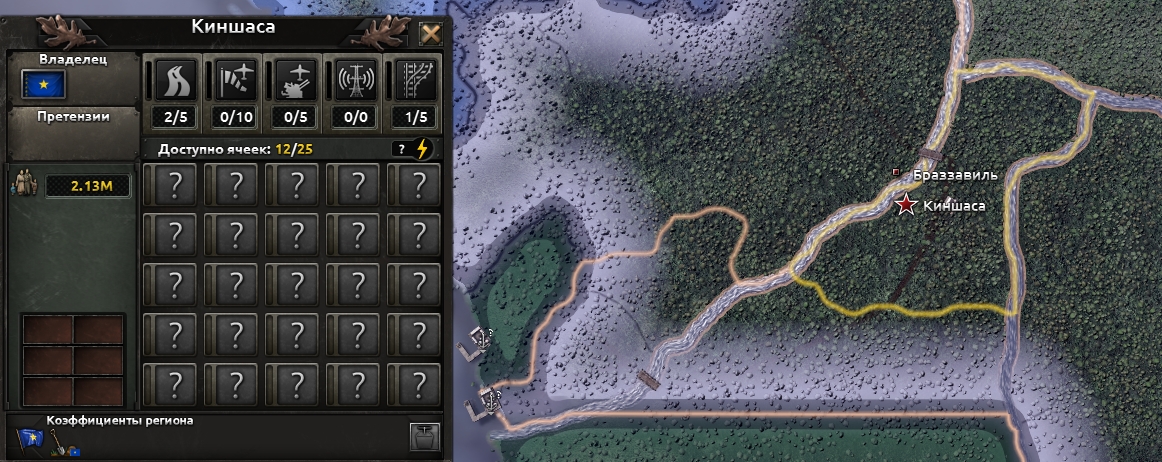Click the owner flag under Владелец
The height and width of the screenshot is (462, 1162).
(43, 85)
